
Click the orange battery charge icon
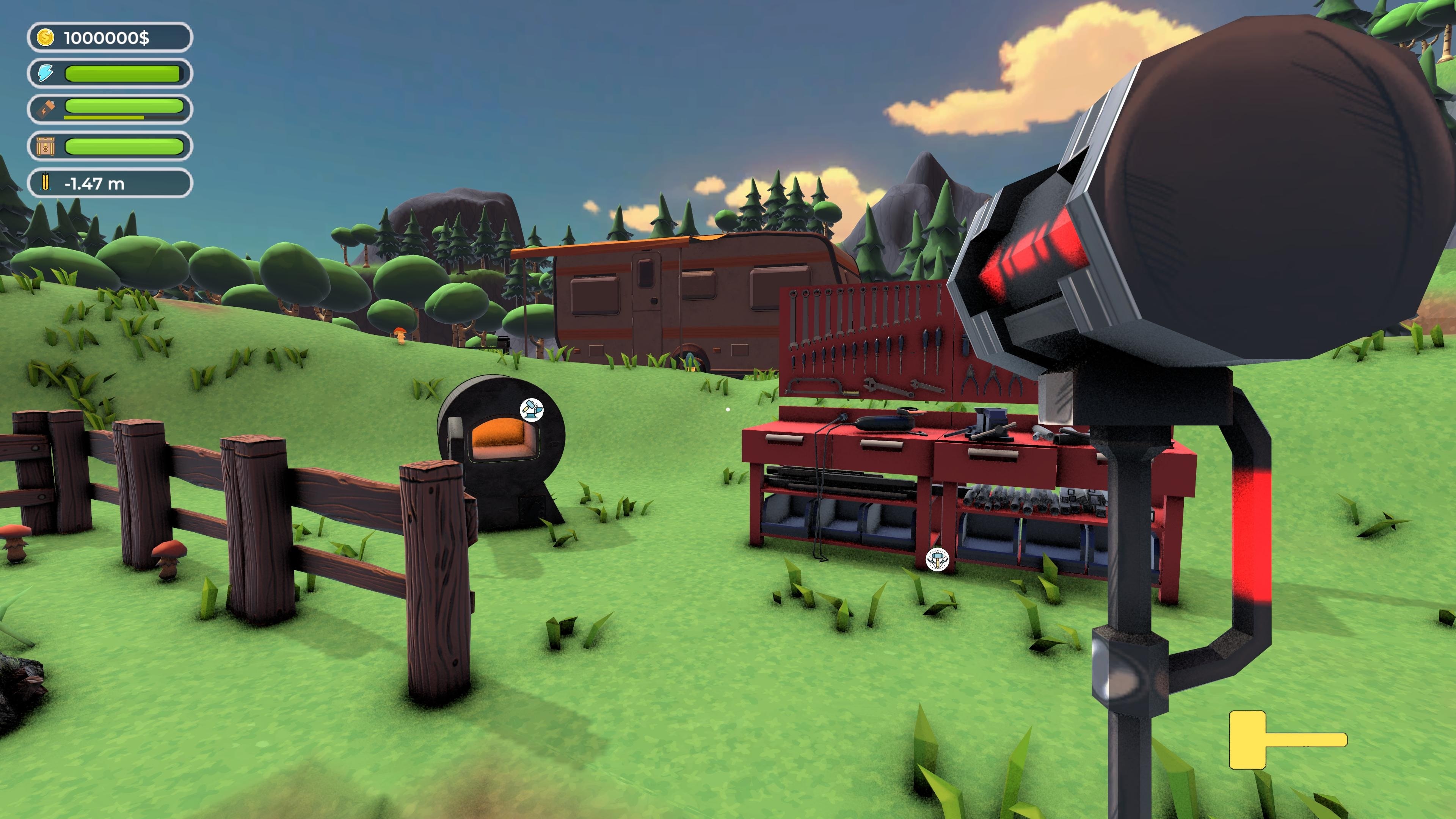click(45, 107)
